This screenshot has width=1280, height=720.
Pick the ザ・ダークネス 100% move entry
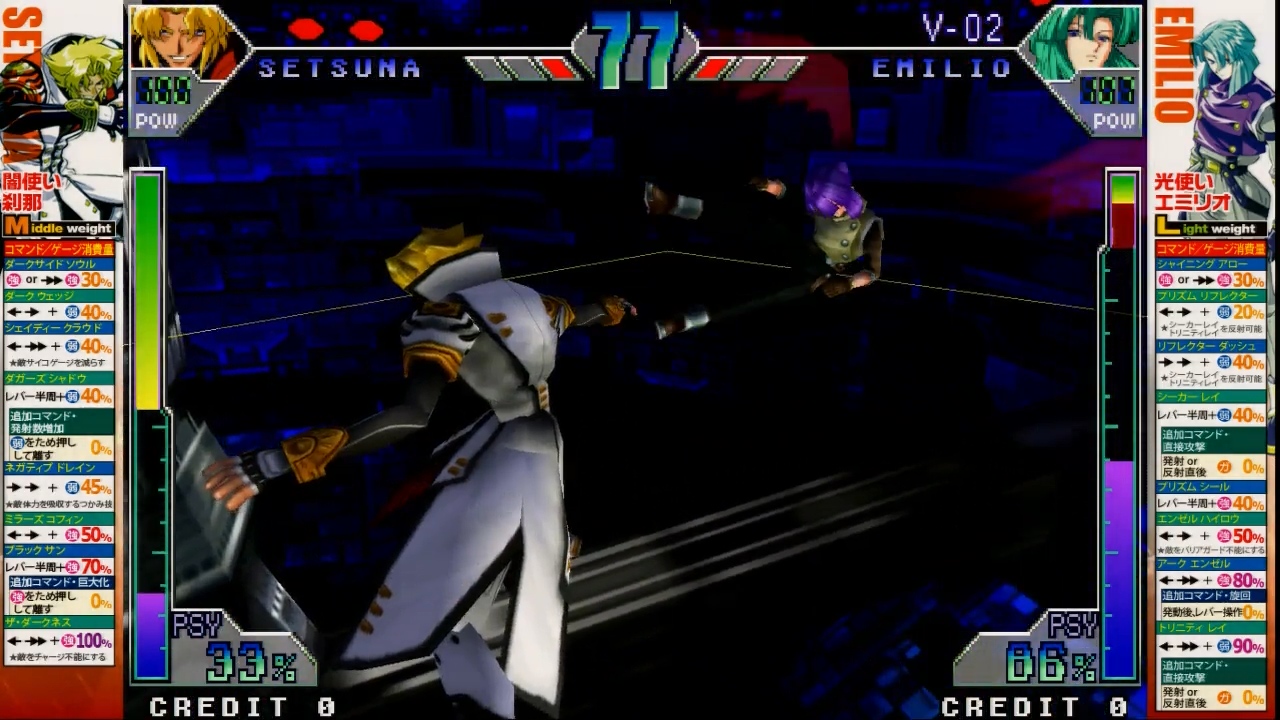tap(59, 622)
